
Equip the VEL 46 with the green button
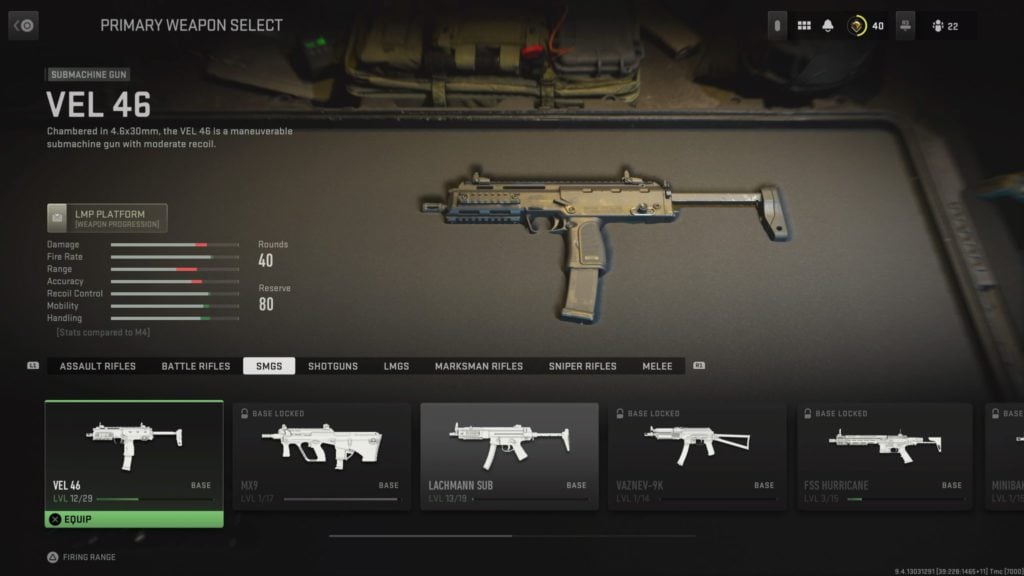(x=133, y=519)
